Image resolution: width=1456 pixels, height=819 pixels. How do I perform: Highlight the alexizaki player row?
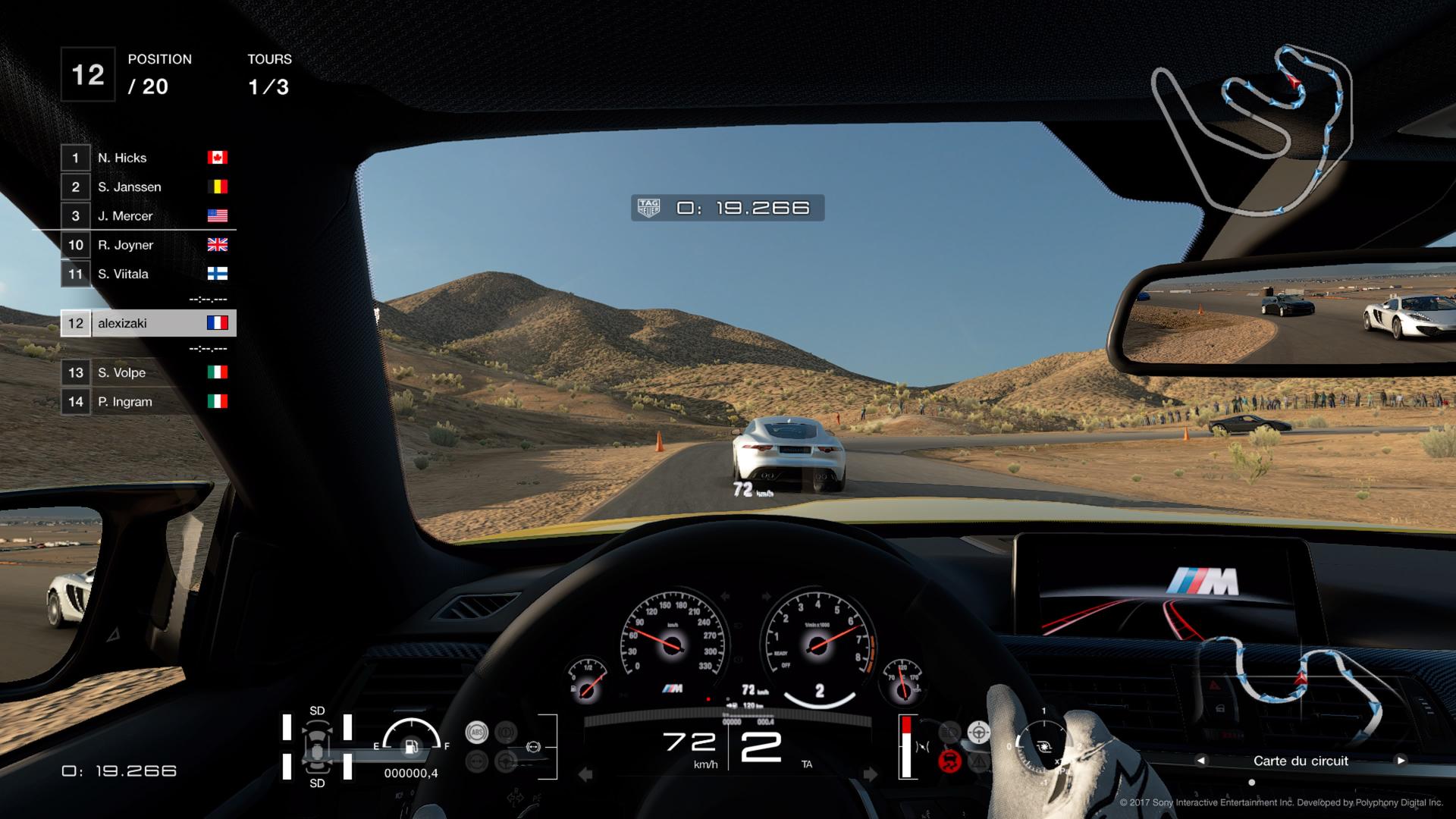tap(149, 323)
